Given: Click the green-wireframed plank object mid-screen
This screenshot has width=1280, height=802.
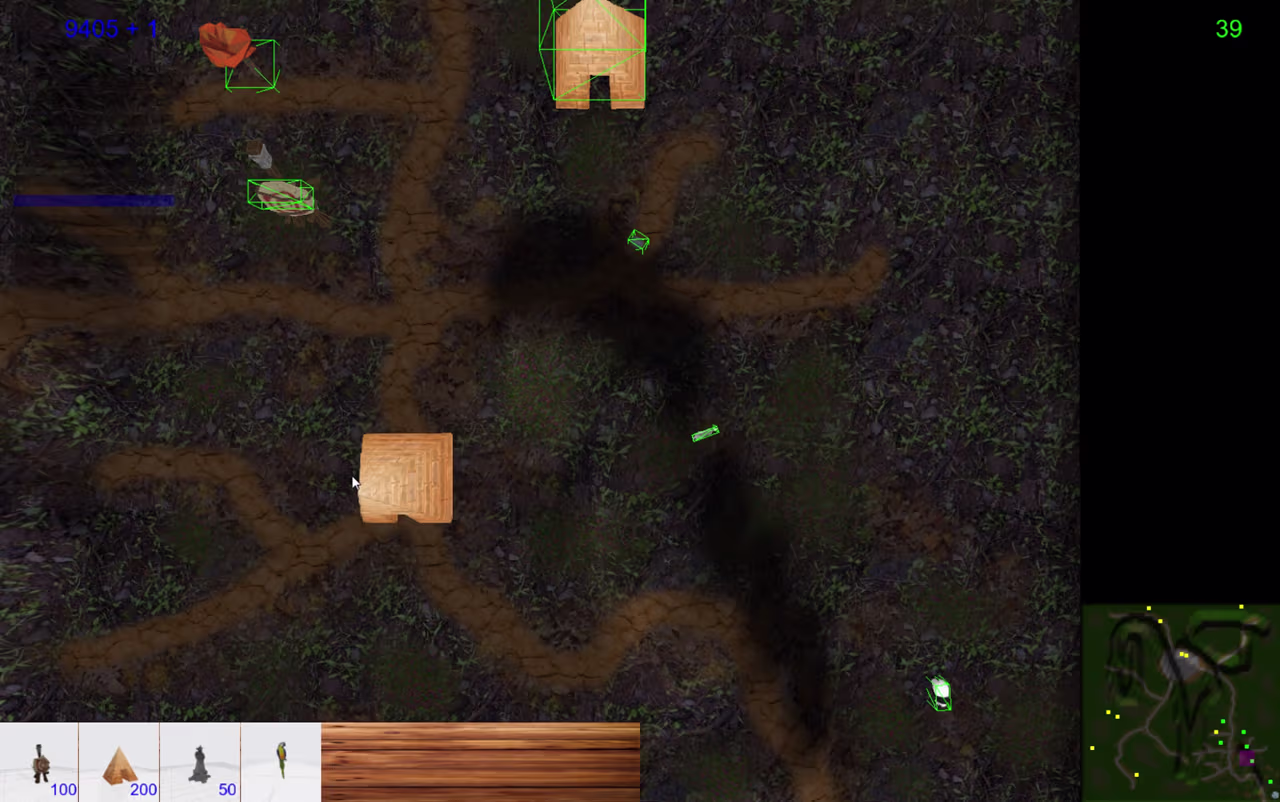Looking at the screenshot, I should point(705,432).
